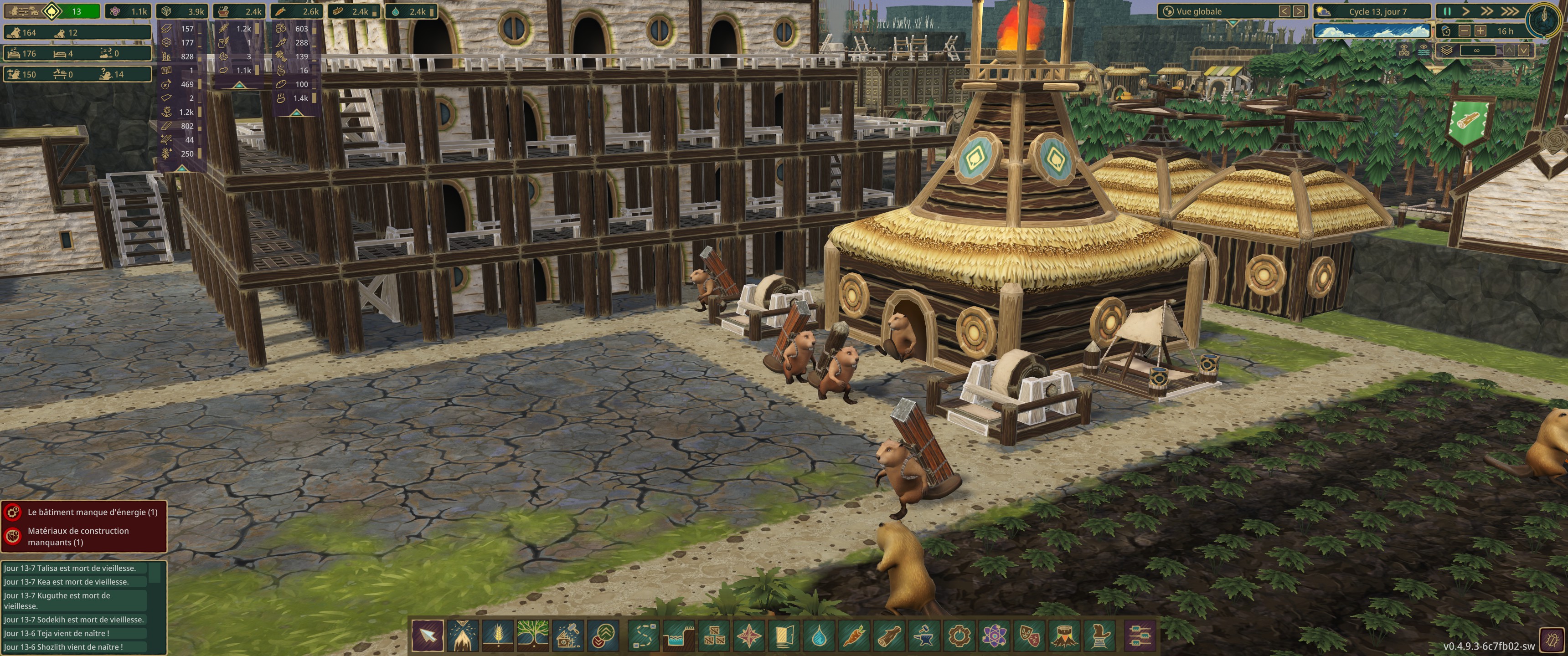Viewport: 1568px width, 656px height.
Task: Decrease working hours with minus button
Action: pyautogui.click(x=1465, y=31)
